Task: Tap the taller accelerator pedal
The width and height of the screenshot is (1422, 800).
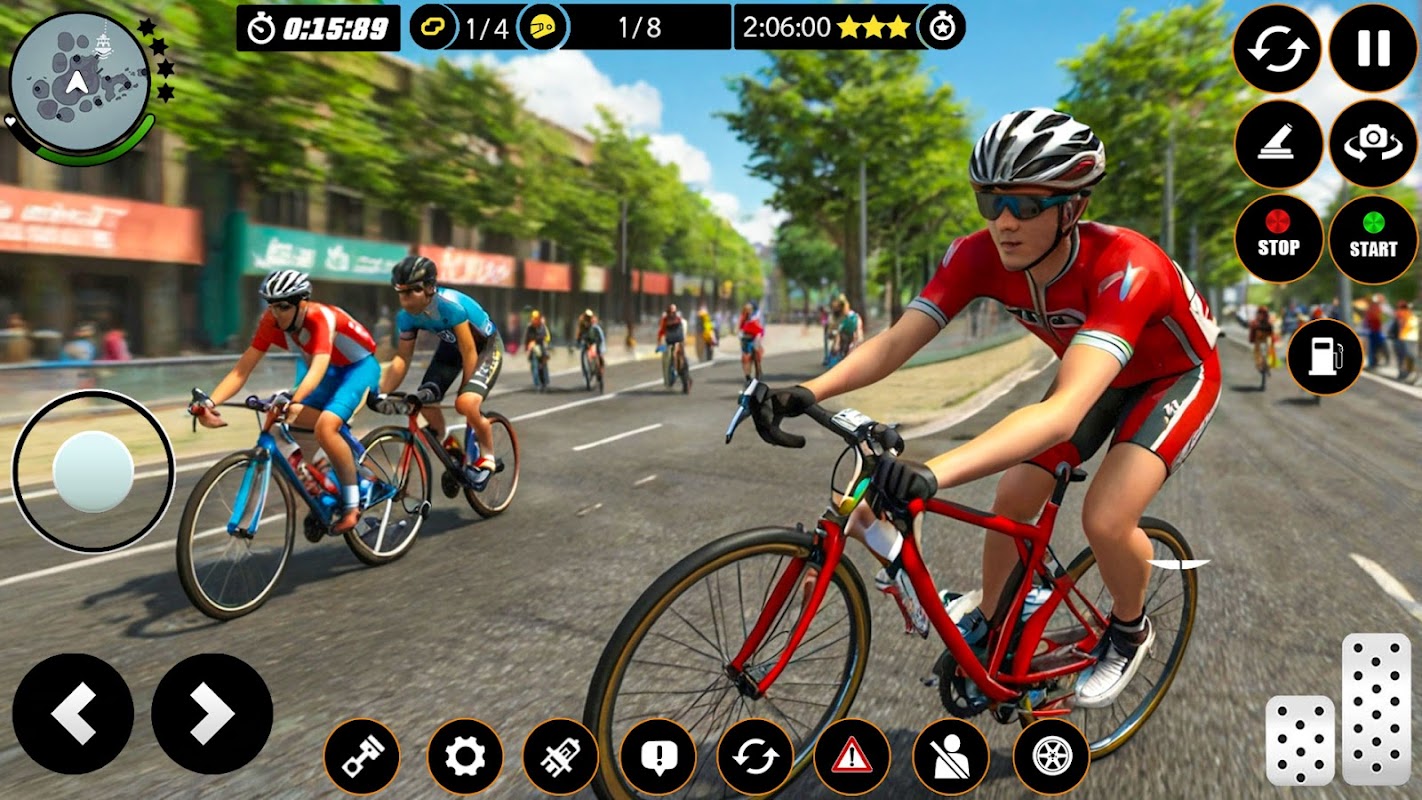Action: tap(1376, 708)
